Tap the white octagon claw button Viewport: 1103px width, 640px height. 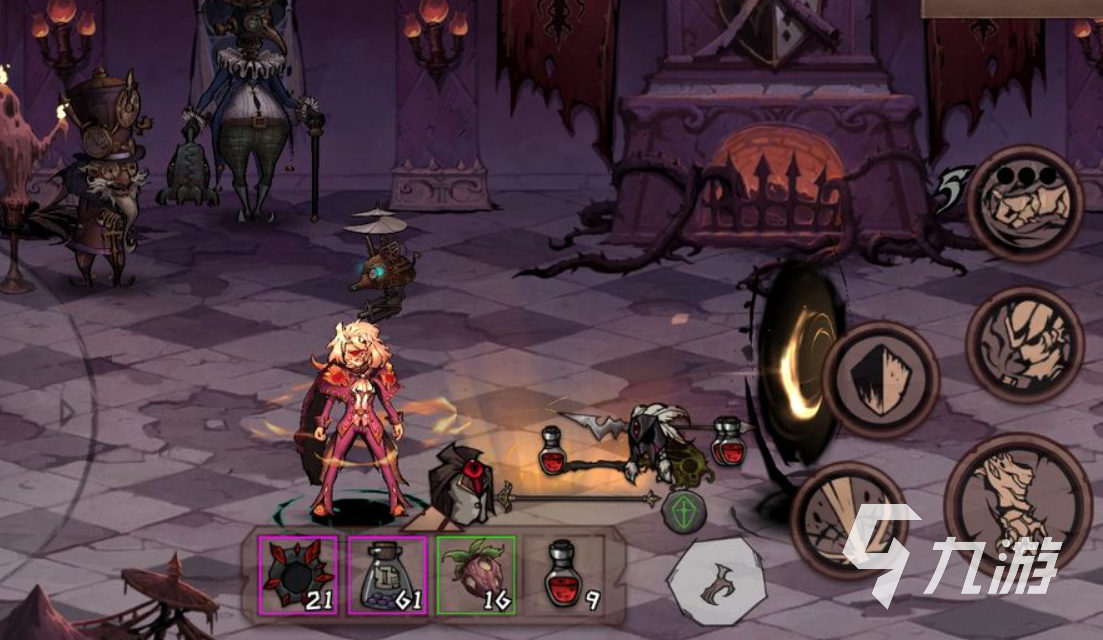tap(717, 583)
